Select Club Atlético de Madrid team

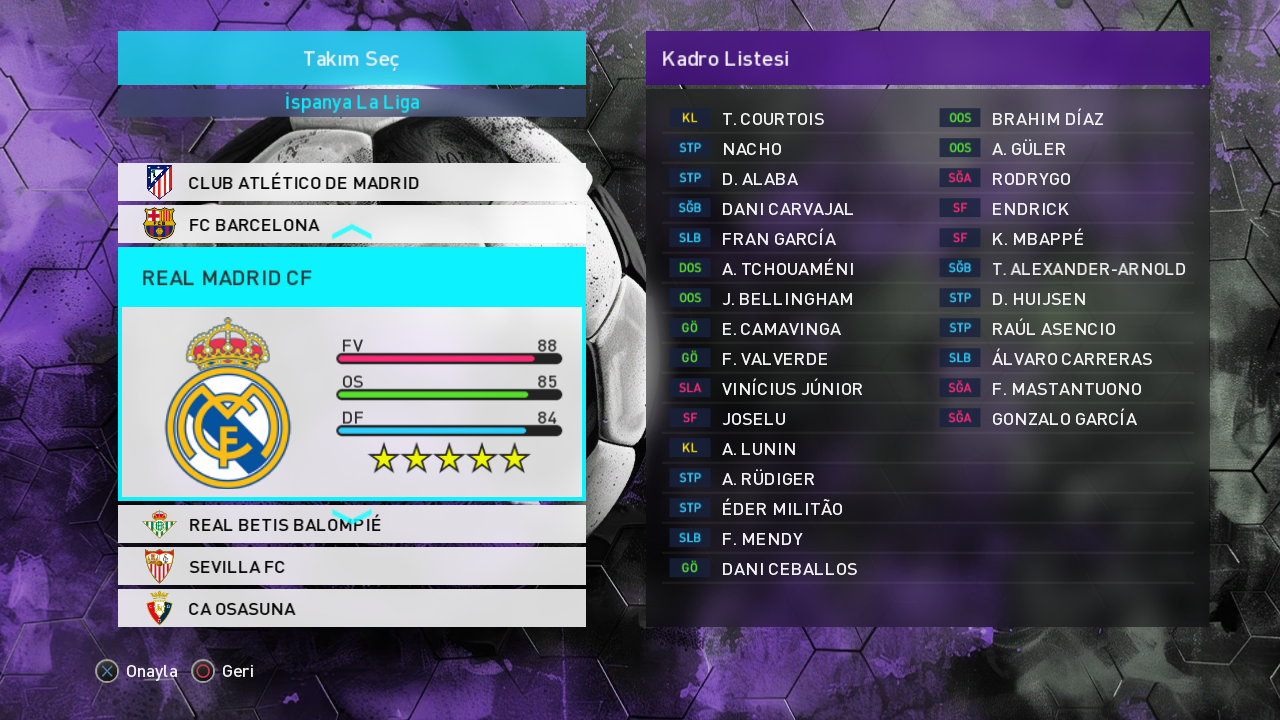click(351, 183)
